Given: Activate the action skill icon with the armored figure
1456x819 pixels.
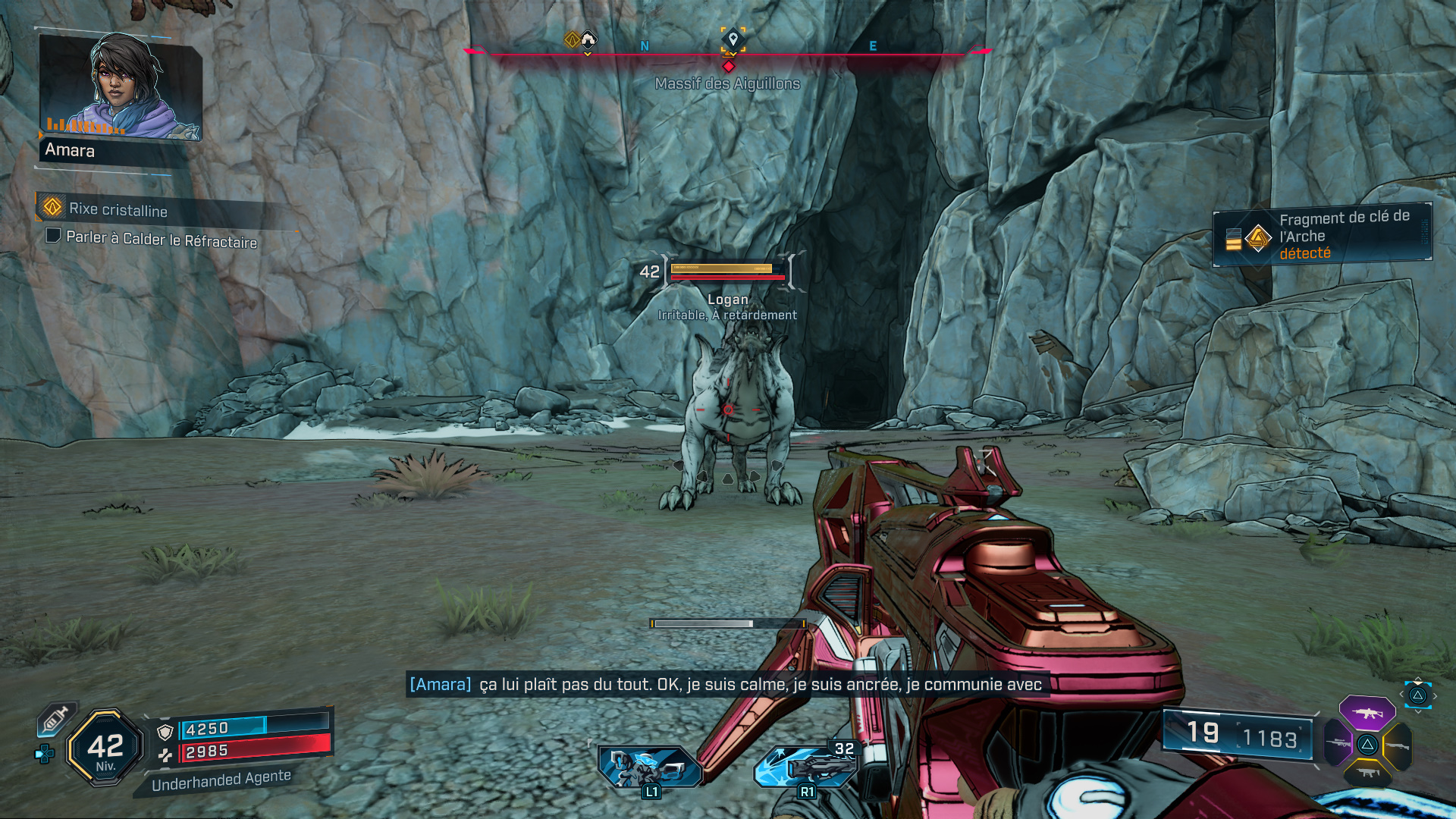Looking at the screenshot, I should pyautogui.click(x=649, y=767).
